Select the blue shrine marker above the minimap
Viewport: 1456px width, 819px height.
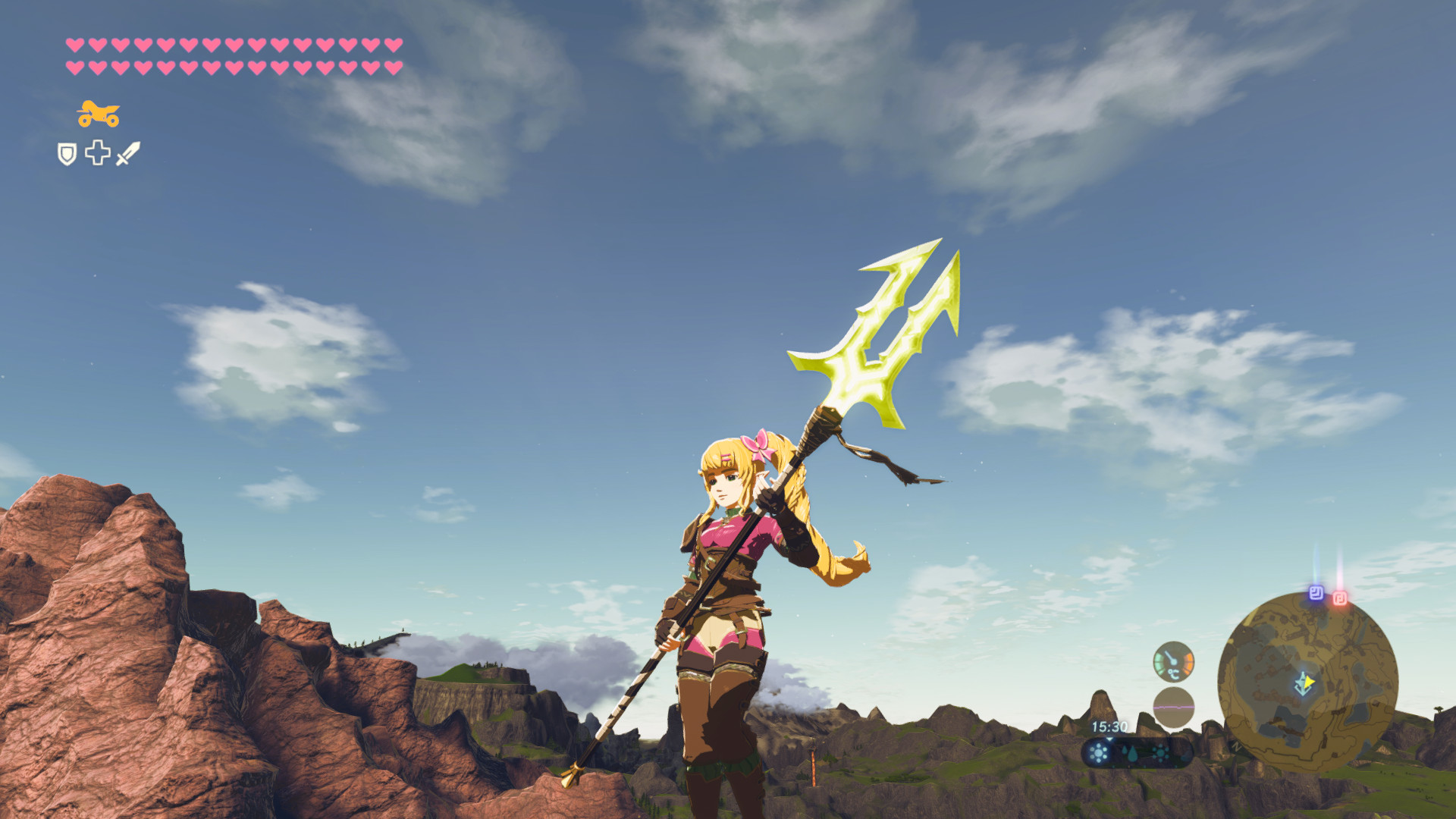click(x=1316, y=593)
